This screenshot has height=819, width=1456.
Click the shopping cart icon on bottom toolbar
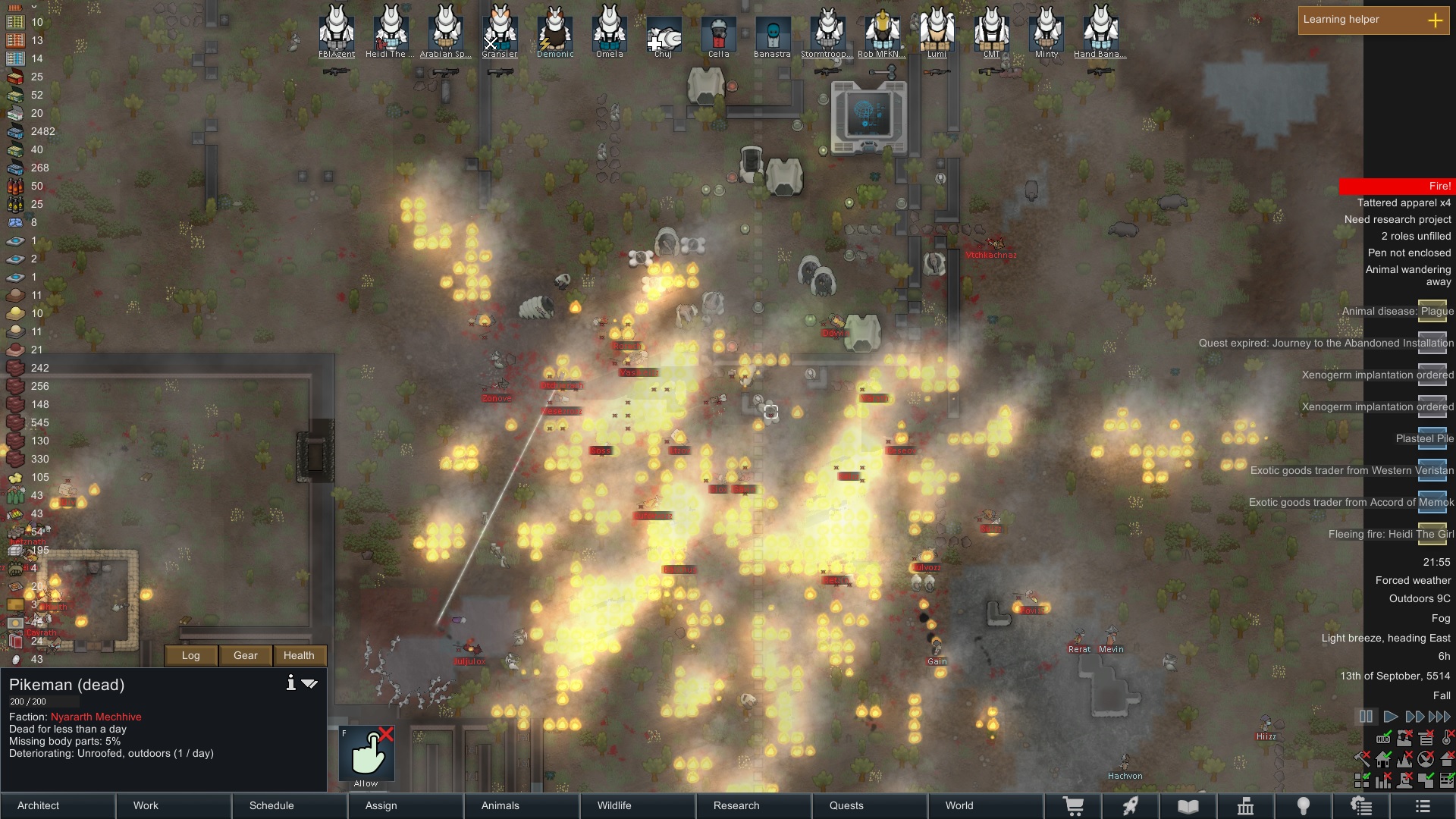click(1074, 806)
